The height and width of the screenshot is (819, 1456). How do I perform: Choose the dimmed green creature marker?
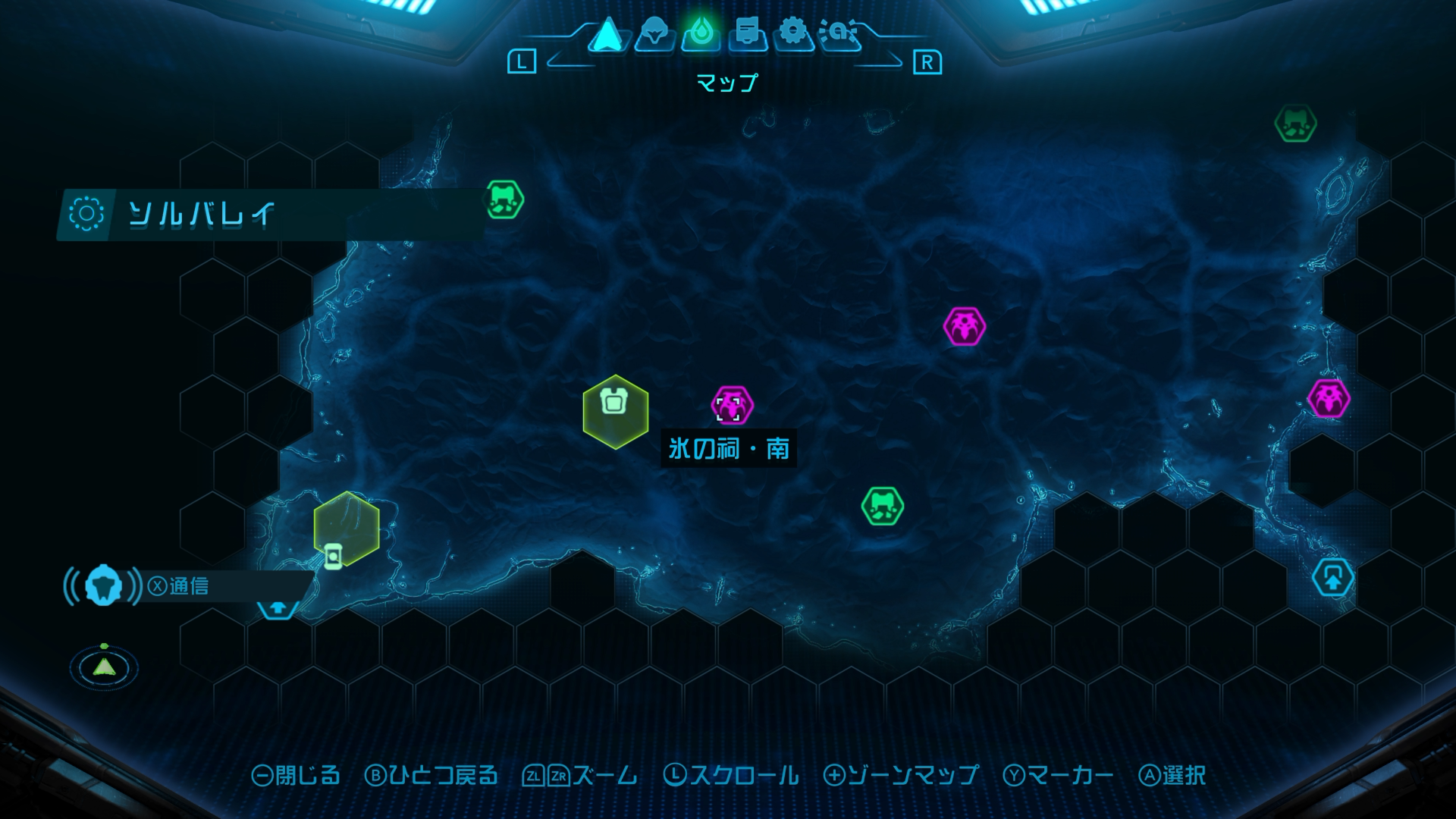(1295, 124)
